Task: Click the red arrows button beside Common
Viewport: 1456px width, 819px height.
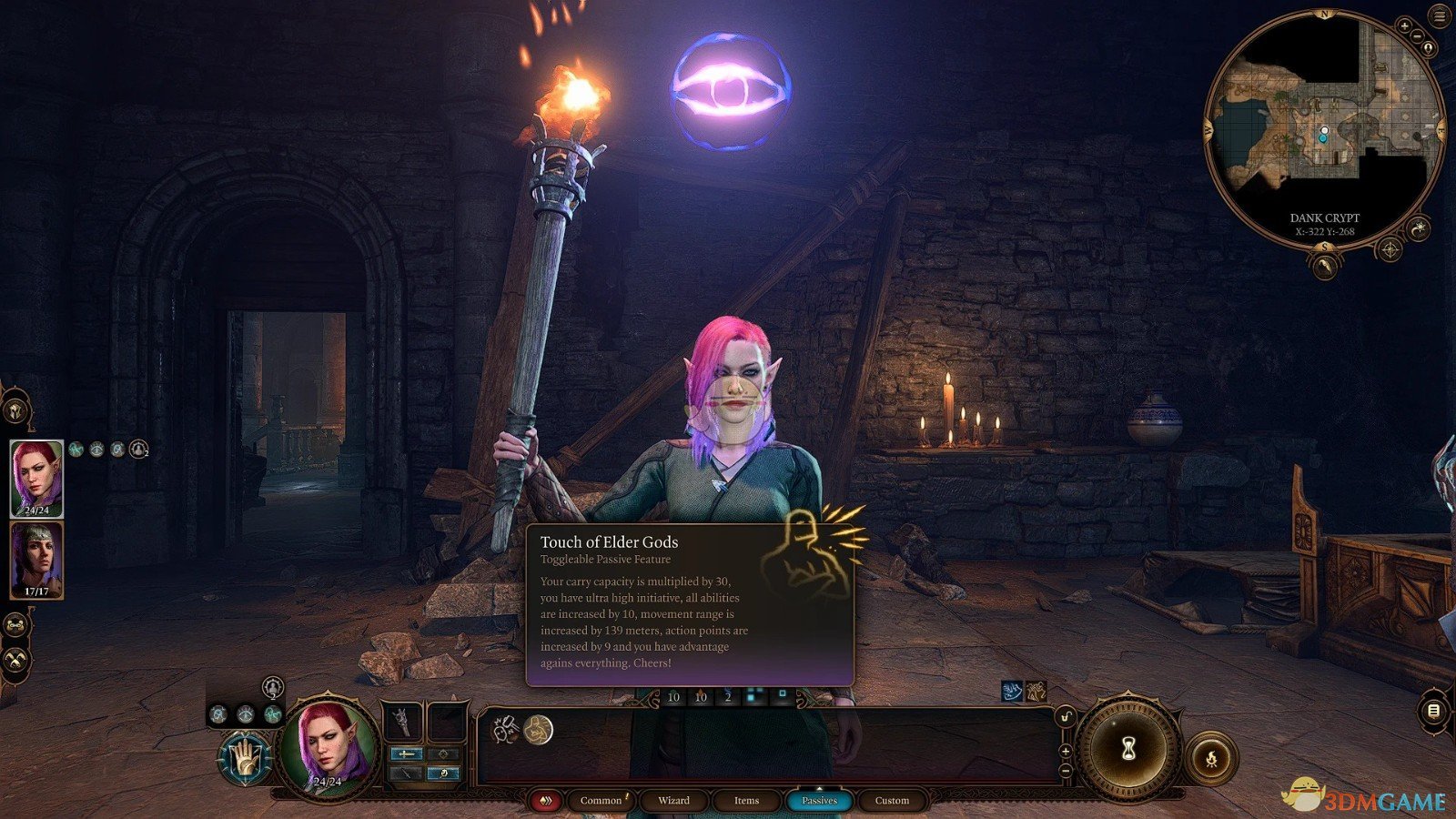Action: pos(546,801)
